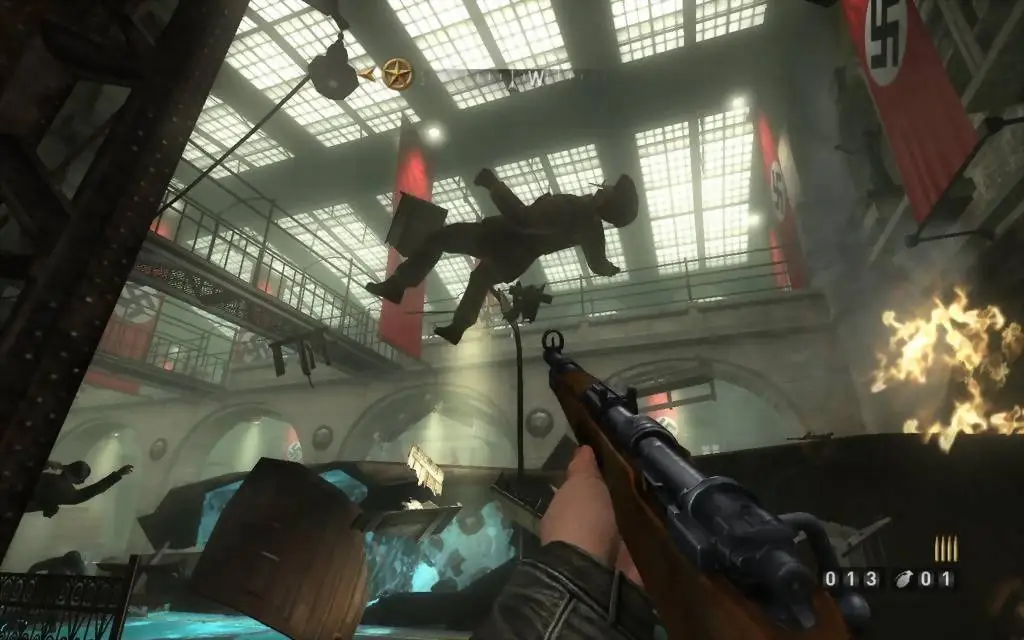Click the gold star objective marker
Image resolution: width=1024 pixels, height=640 pixels.
pos(397,73)
